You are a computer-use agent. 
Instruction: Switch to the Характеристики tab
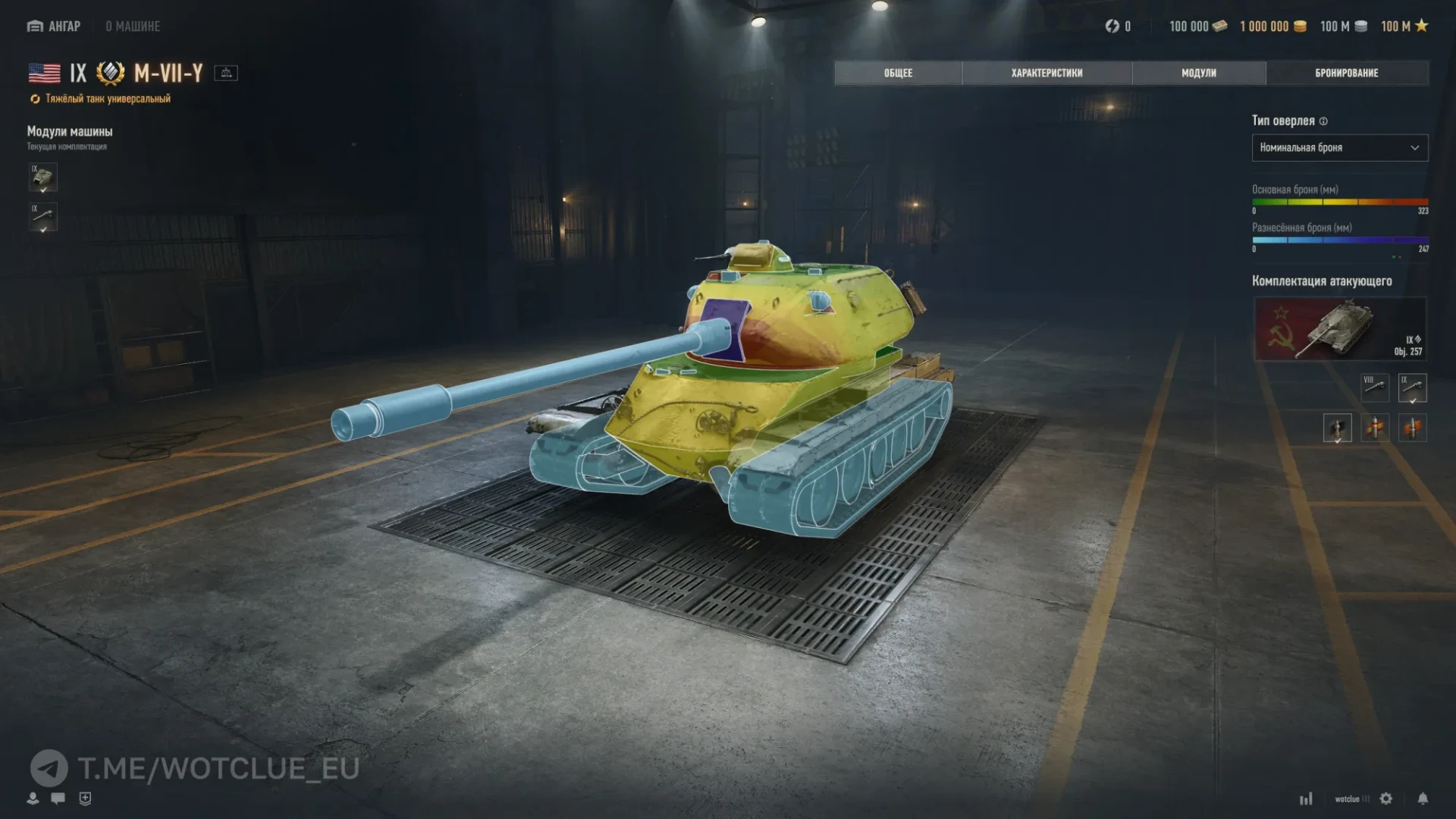click(x=1046, y=73)
